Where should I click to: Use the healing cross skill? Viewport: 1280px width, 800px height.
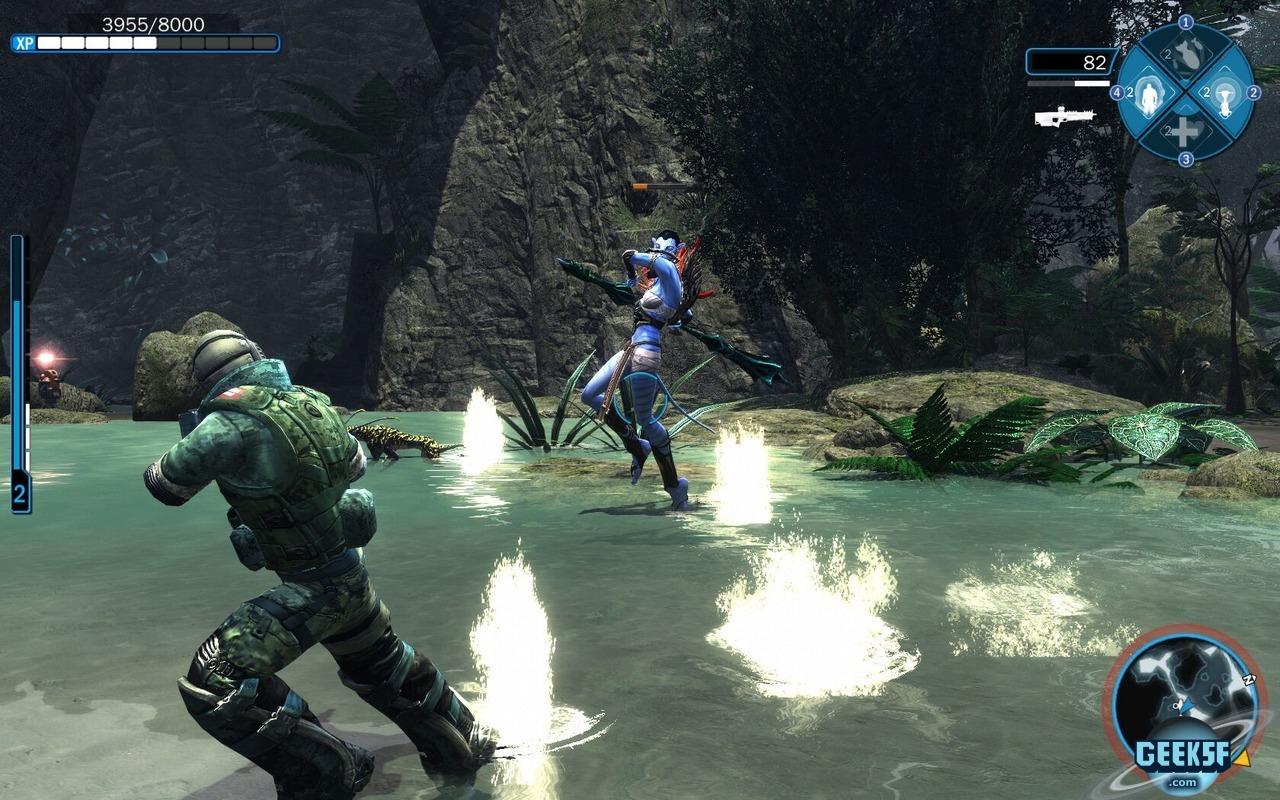[x=1186, y=131]
